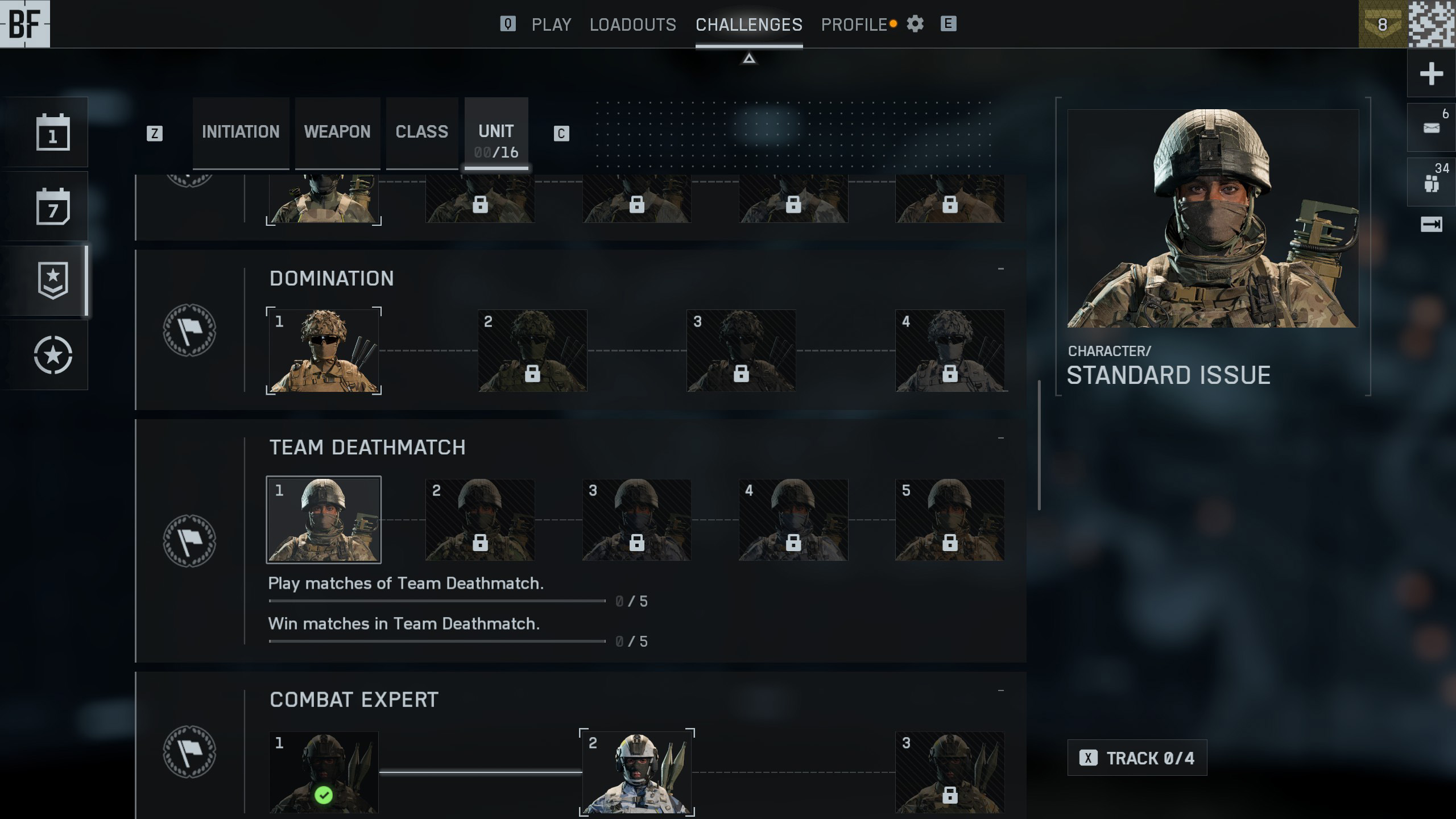Open the player rank badge showing 8
This screenshot has height=819, width=1456.
tap(1383, 24)
